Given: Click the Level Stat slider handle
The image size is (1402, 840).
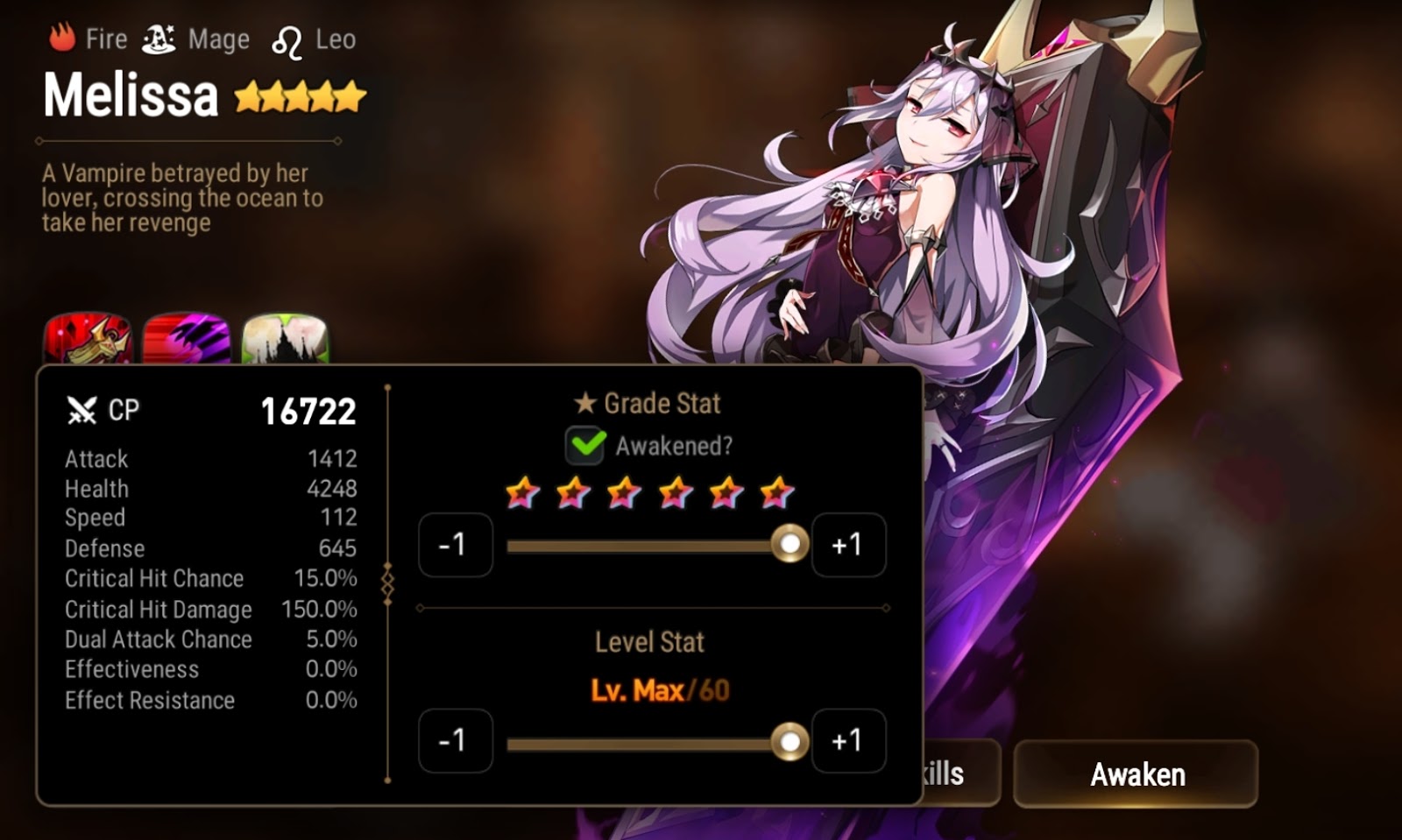Looking at the screenshot, I should [790, 740].
